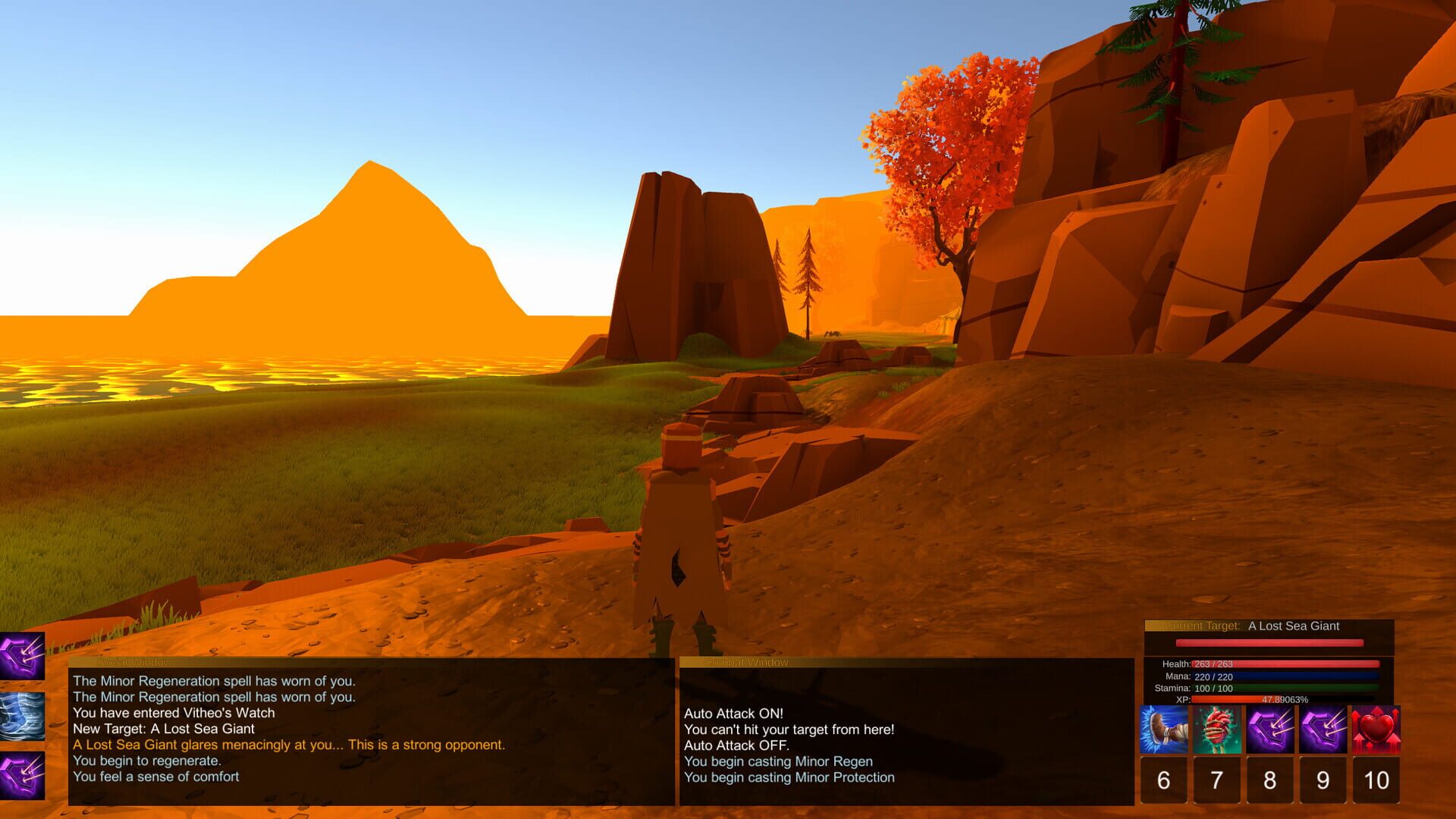
Task: Click the yellow strong opponent warning text
Action: pos(288,745)
